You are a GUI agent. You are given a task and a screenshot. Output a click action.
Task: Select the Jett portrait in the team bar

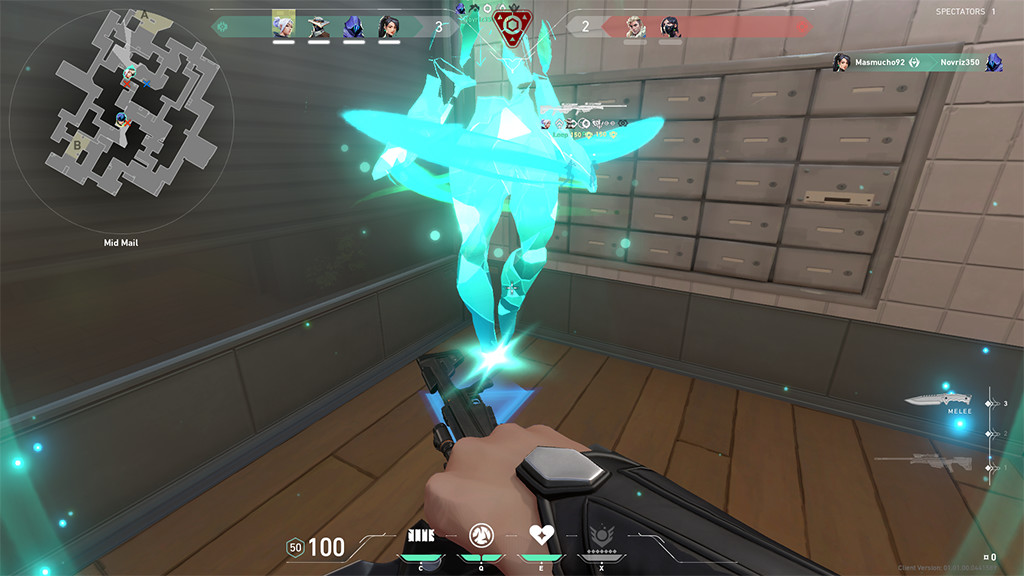283,26
